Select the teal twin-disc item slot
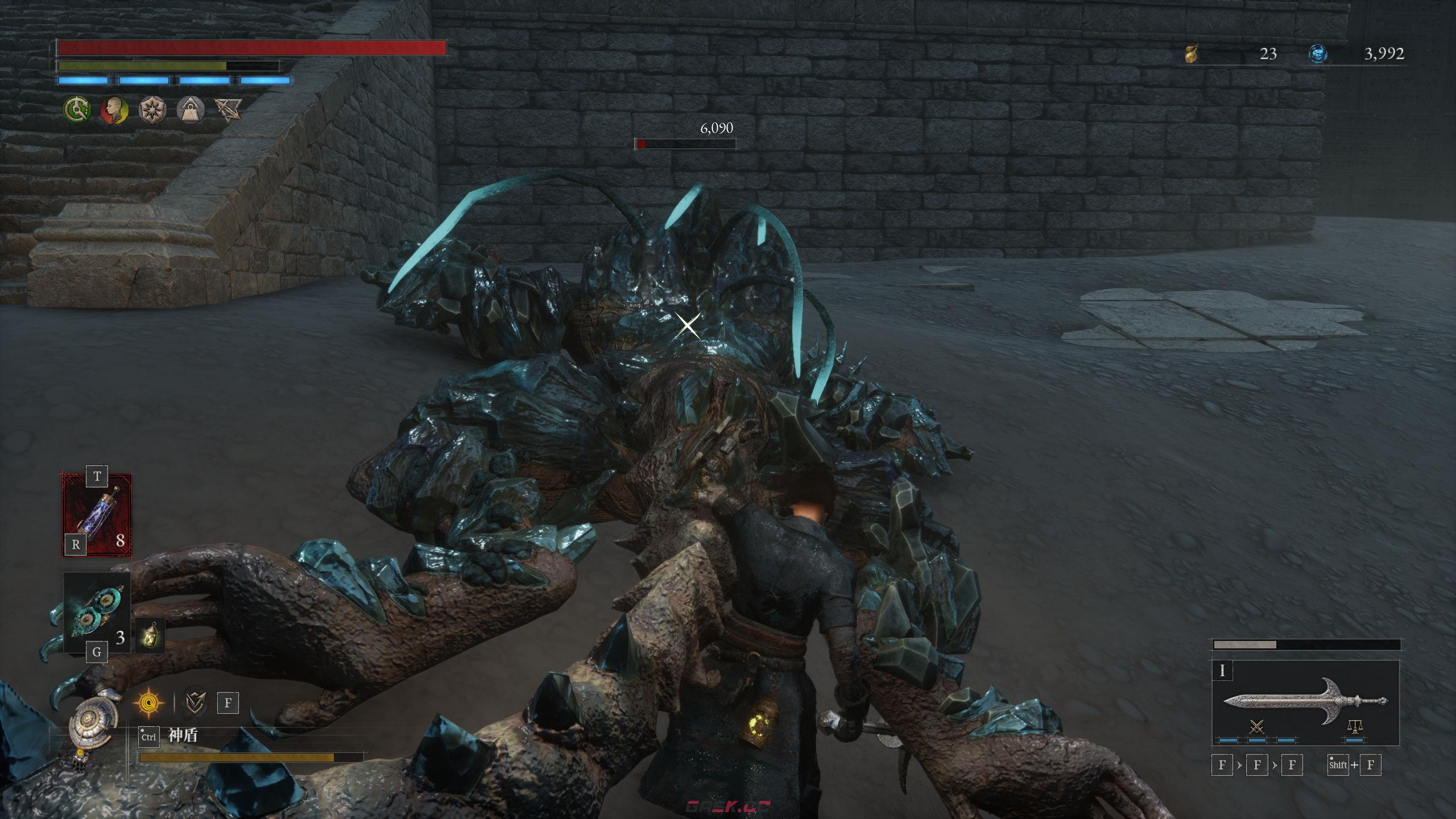Image resolution: width=1456 pixels, height=819 pixels. 97,613
